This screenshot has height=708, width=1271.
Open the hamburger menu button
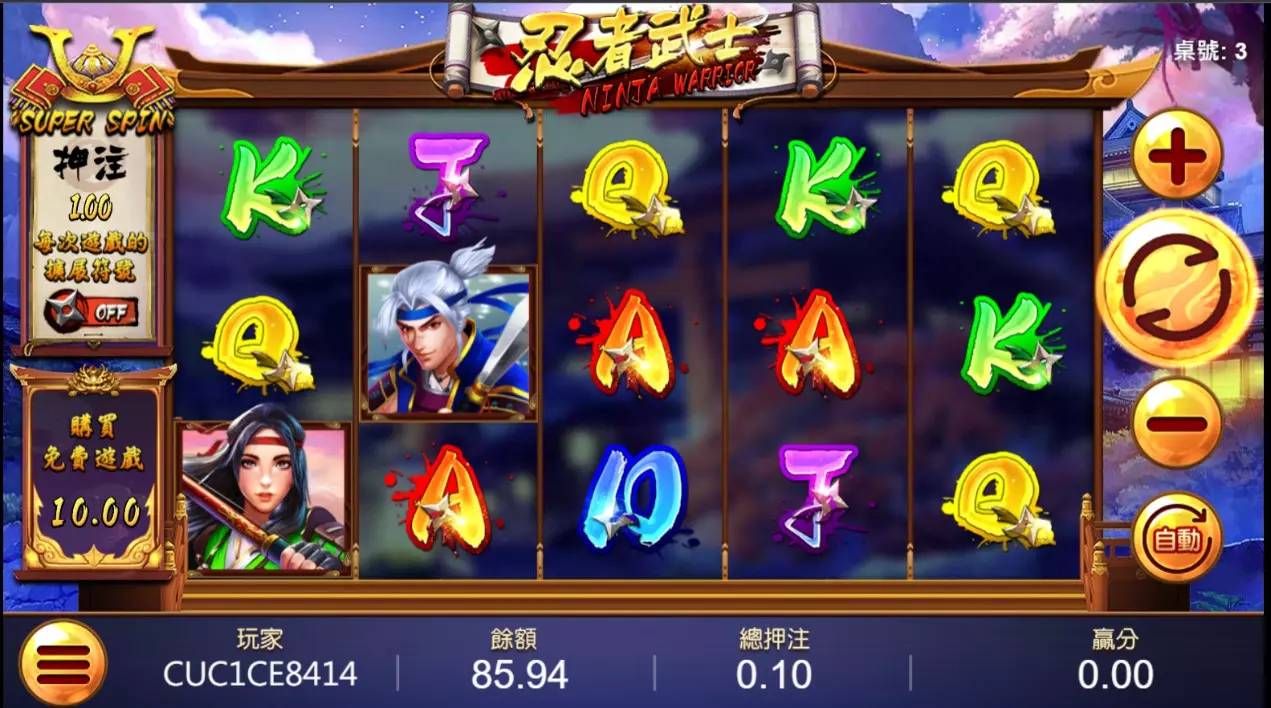[x=62, y=663]
